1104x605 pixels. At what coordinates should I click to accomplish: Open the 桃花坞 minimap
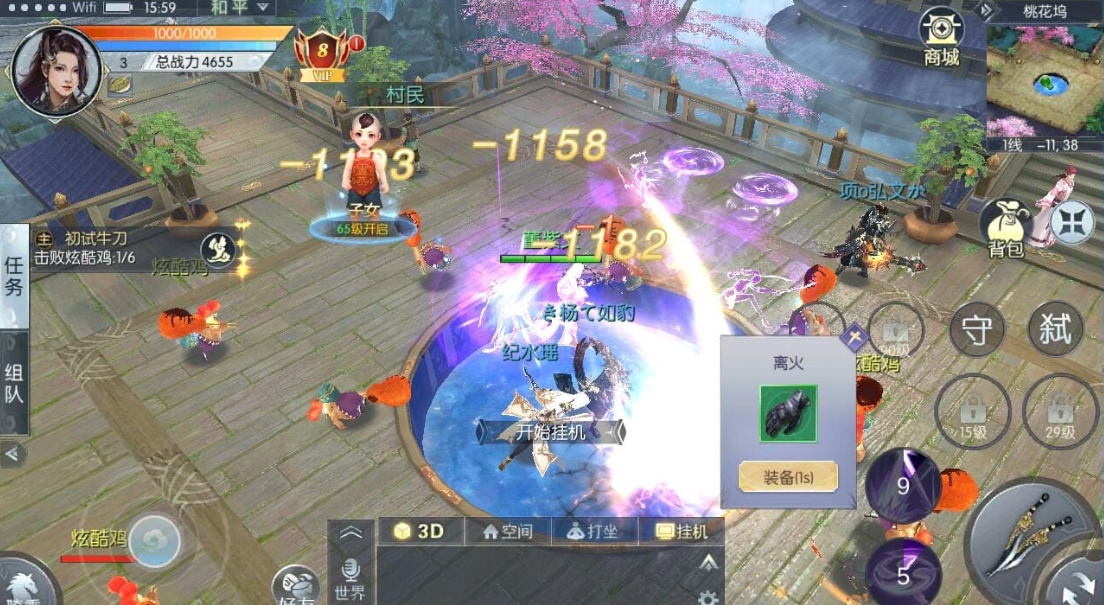pyautogui.click(x=1044, y=80)
